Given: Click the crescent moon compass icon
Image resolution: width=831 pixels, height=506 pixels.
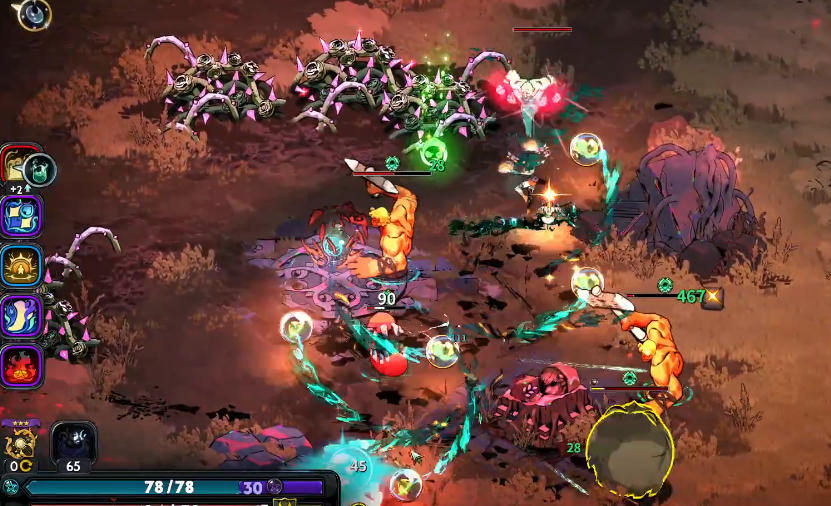Looking at the screenshot, I should point(34,13).
